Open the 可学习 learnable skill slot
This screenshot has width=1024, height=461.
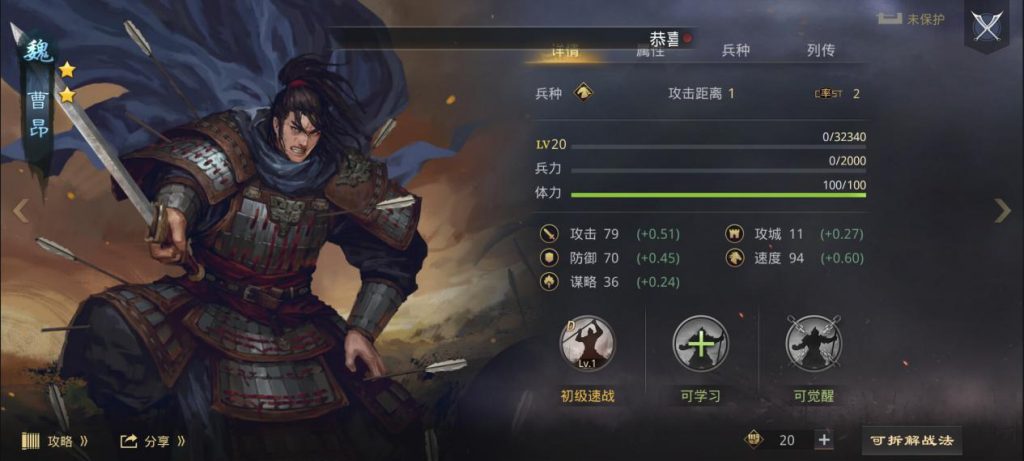click(700, 345)
